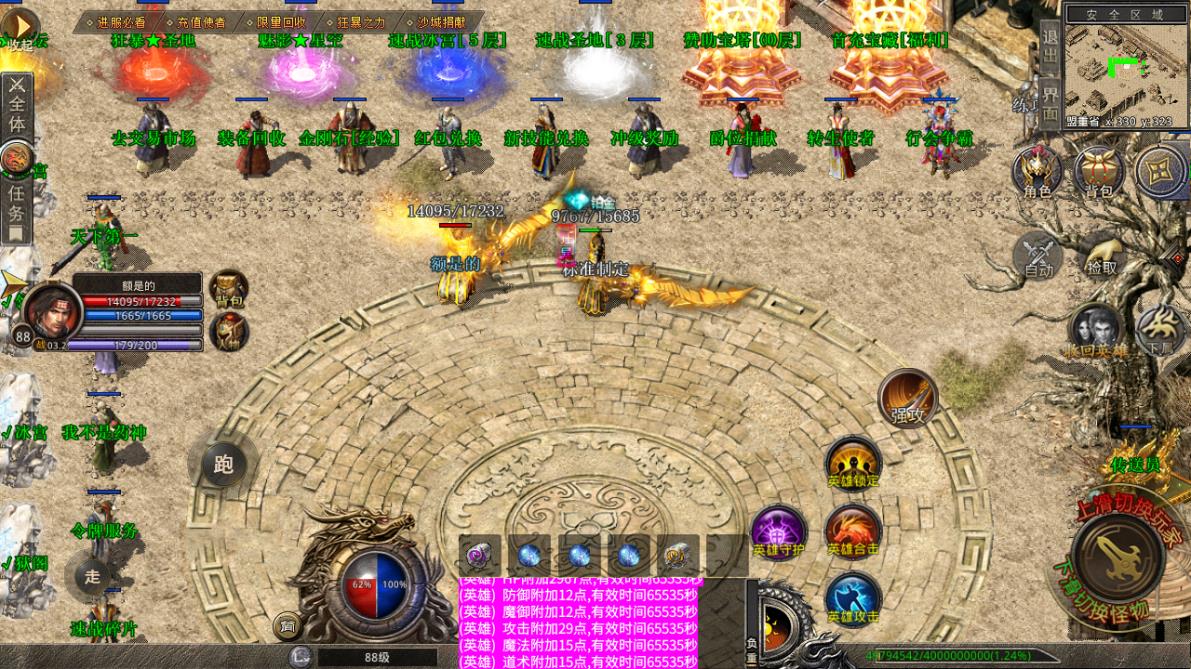1191x669 pixels.
Task: Collapse the top menu with 收起 arrow
Action: (x=20, y=26)
